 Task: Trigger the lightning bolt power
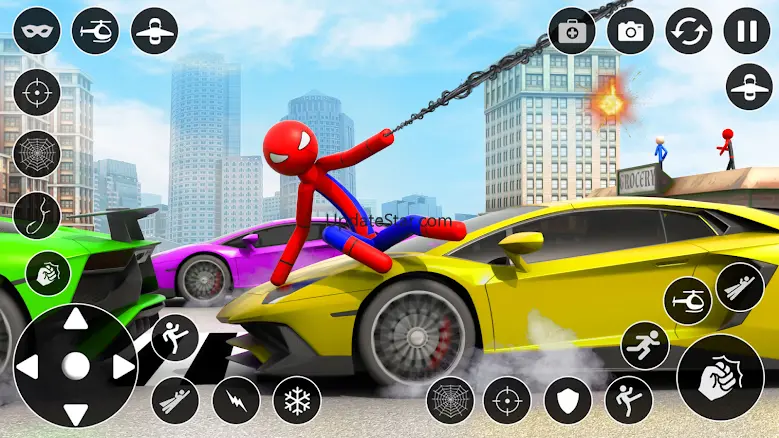point(236,400)
